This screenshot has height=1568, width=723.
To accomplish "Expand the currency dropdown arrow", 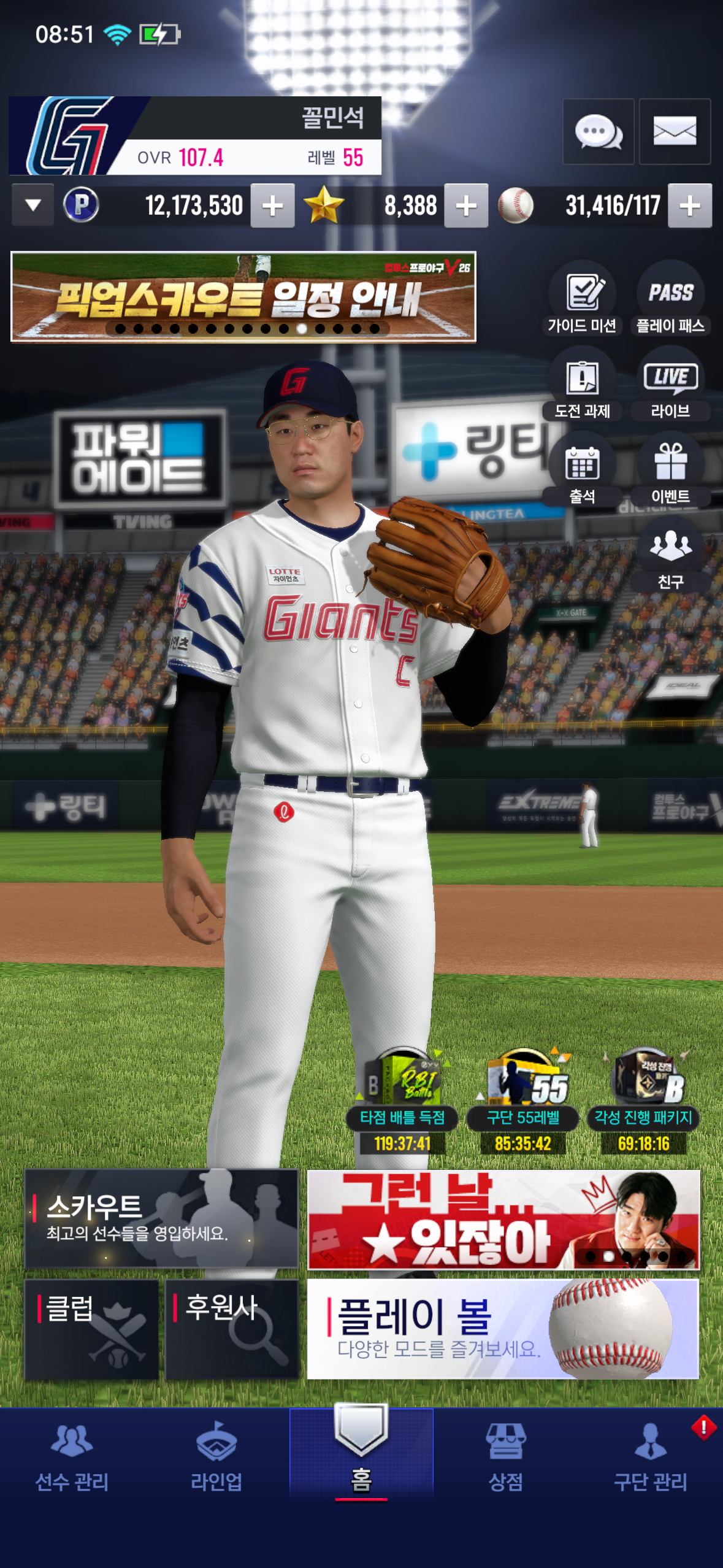I will click(33, 205).
